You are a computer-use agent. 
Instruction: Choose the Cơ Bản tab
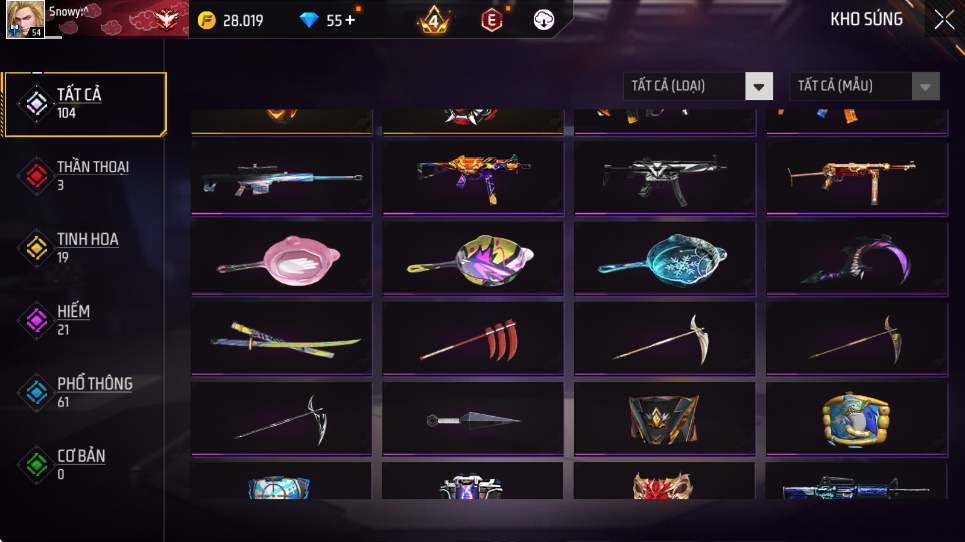pyautogui.click(x=84, y=463)
